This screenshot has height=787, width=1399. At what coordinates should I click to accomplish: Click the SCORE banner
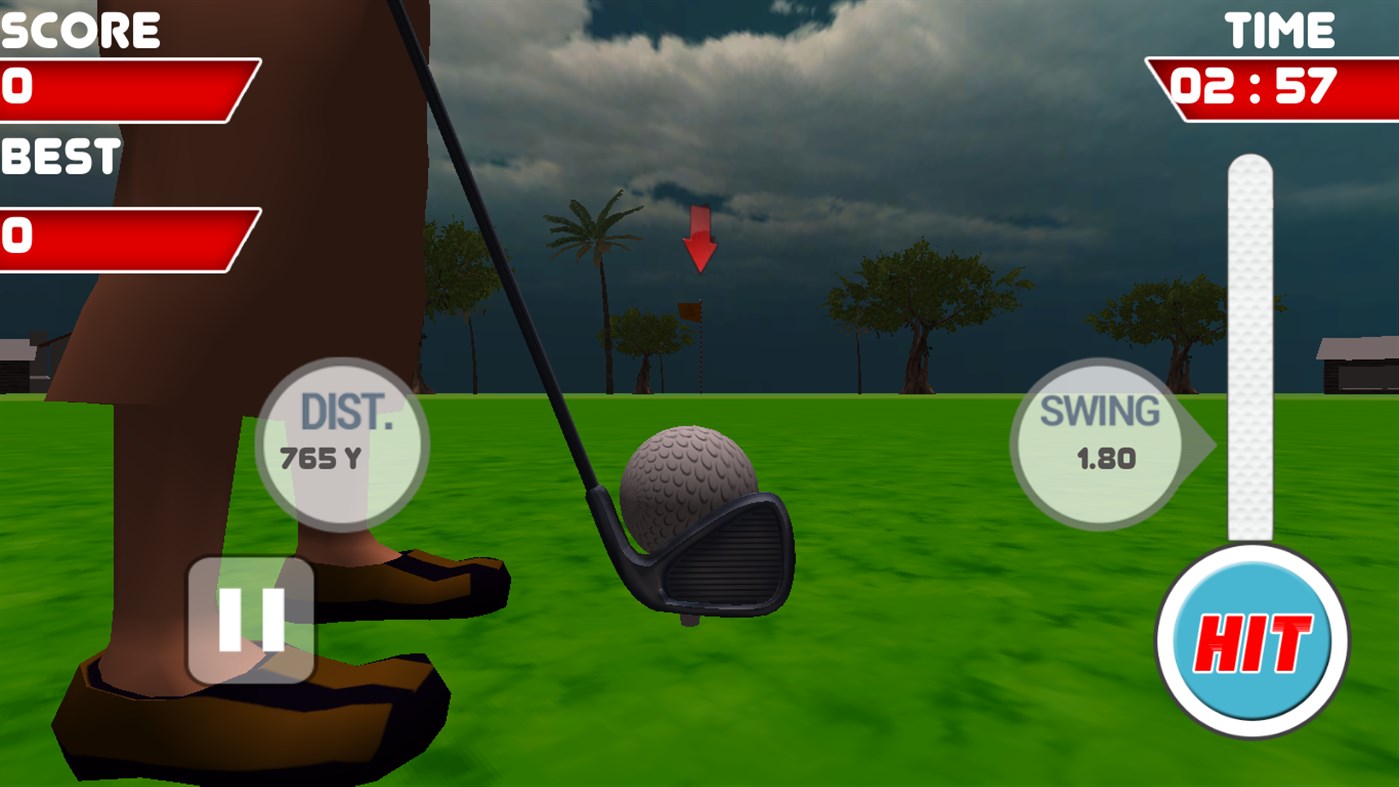(80, 28)
